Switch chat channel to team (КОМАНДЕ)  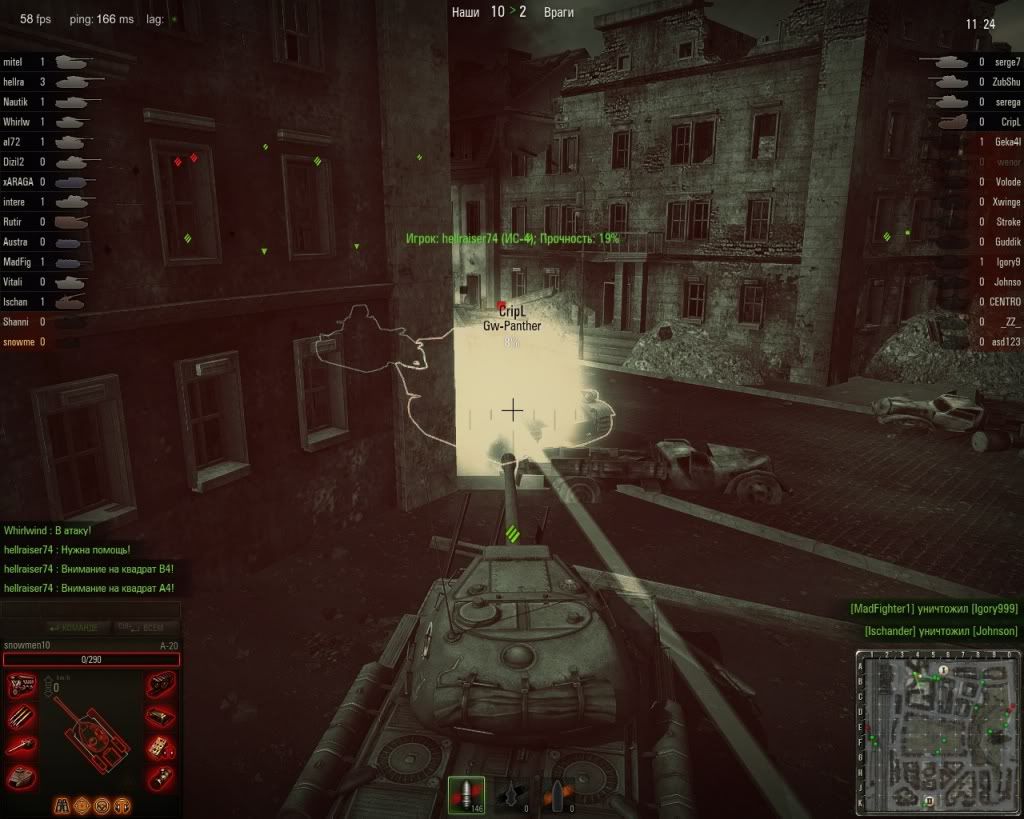[69, 628]
